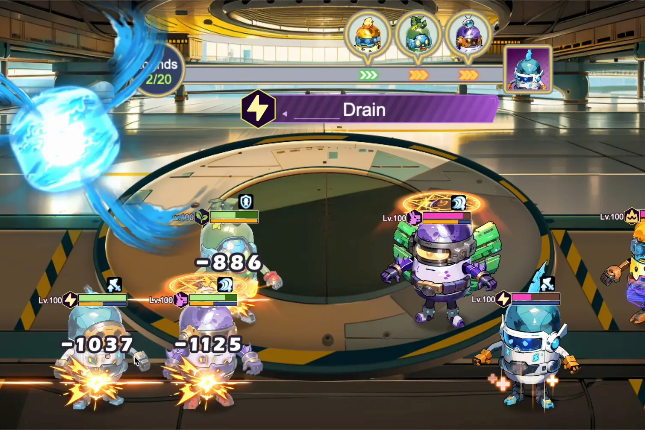Image resolution: width=645 pixels, height=430 pixels.
Task: Click the Drain skill lightning icon
Action: (x=258, y=107)
